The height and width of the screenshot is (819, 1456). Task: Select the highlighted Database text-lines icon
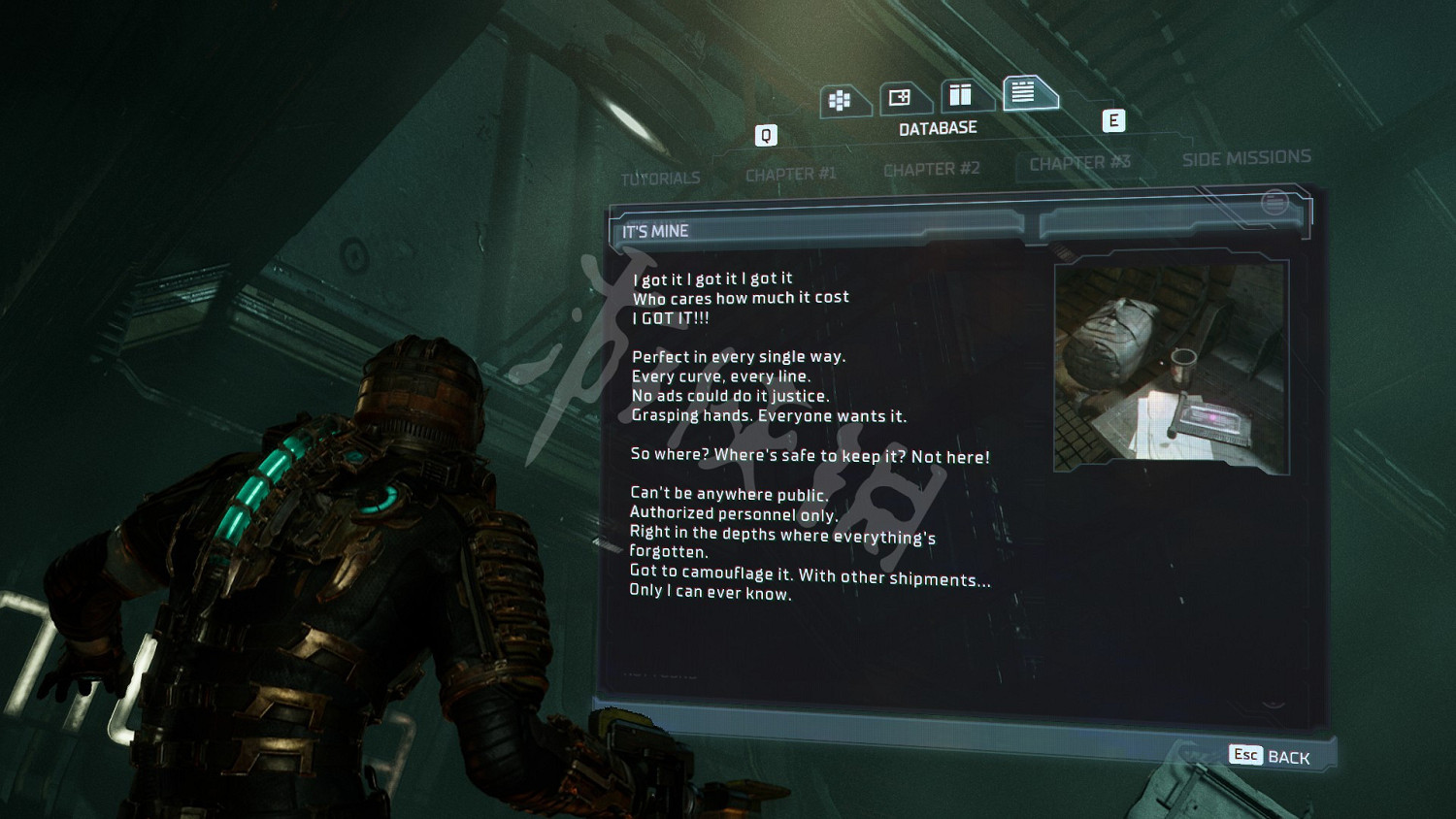pos(1024,92)
